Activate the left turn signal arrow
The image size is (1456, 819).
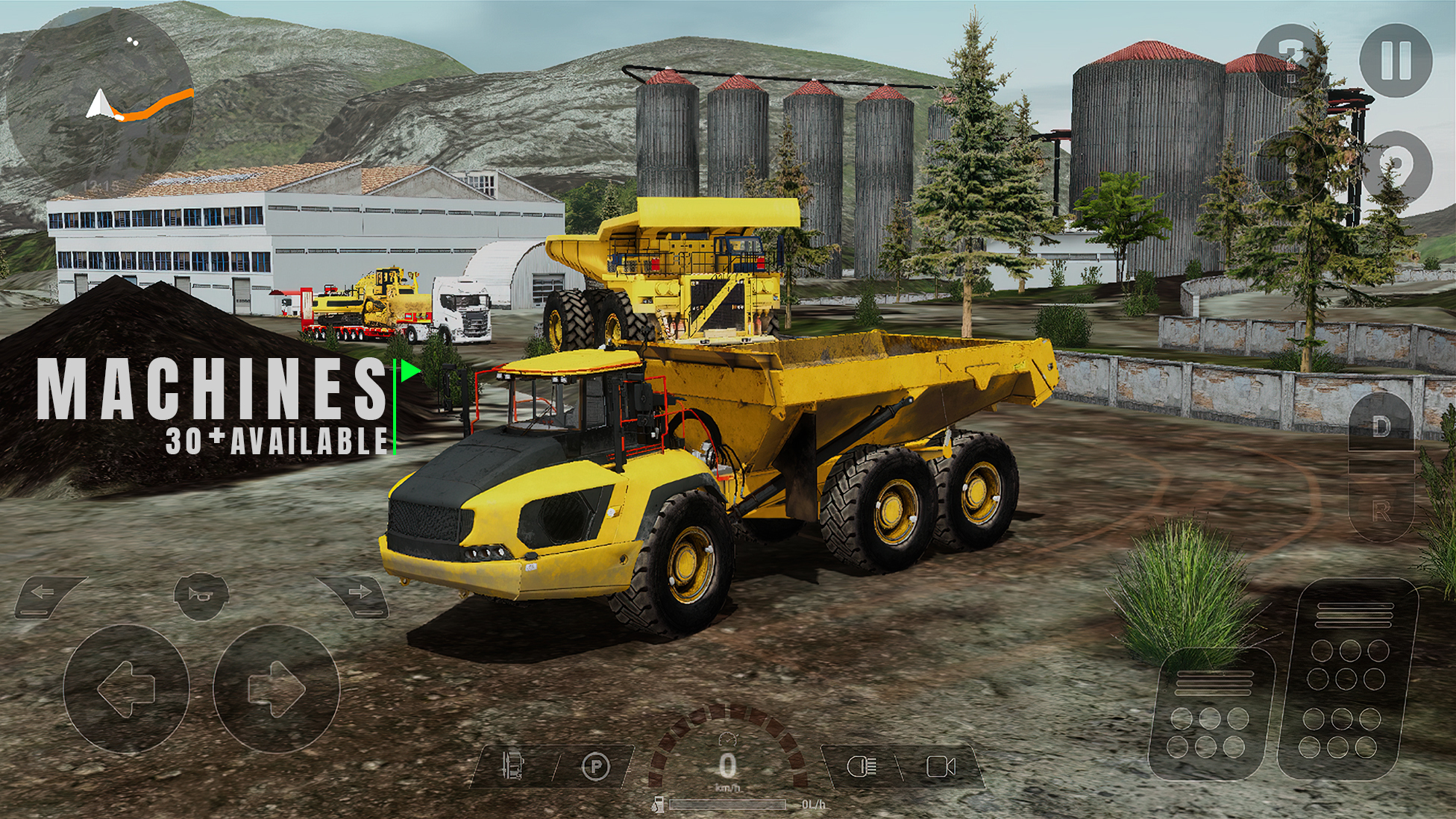pyautogui.click(x=41, y=591)
